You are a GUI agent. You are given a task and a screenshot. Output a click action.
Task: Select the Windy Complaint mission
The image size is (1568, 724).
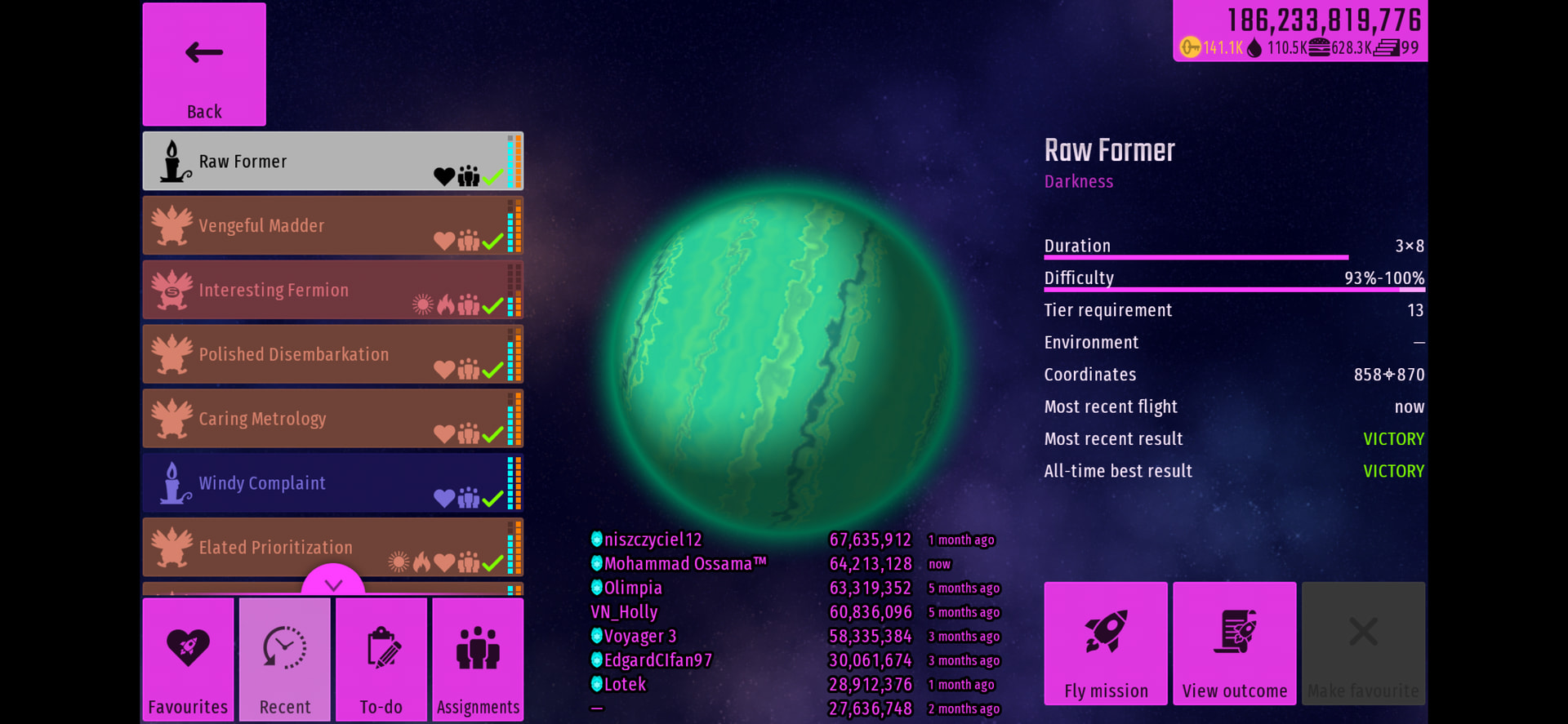pos(332,483)
